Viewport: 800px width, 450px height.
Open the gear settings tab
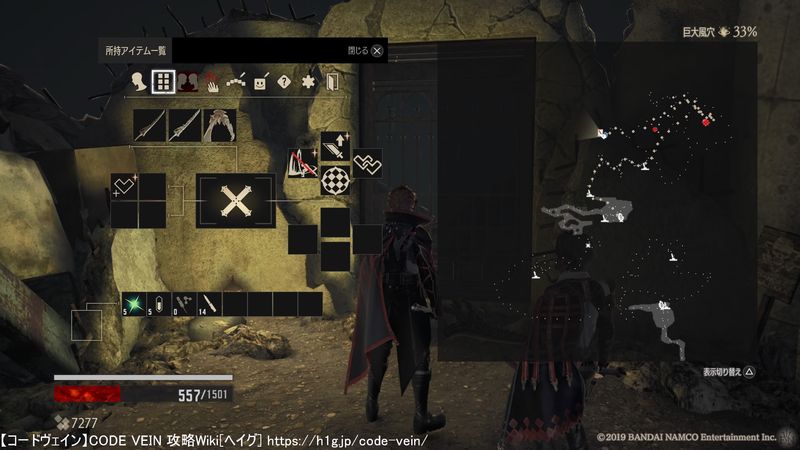(x=308, y=83)
